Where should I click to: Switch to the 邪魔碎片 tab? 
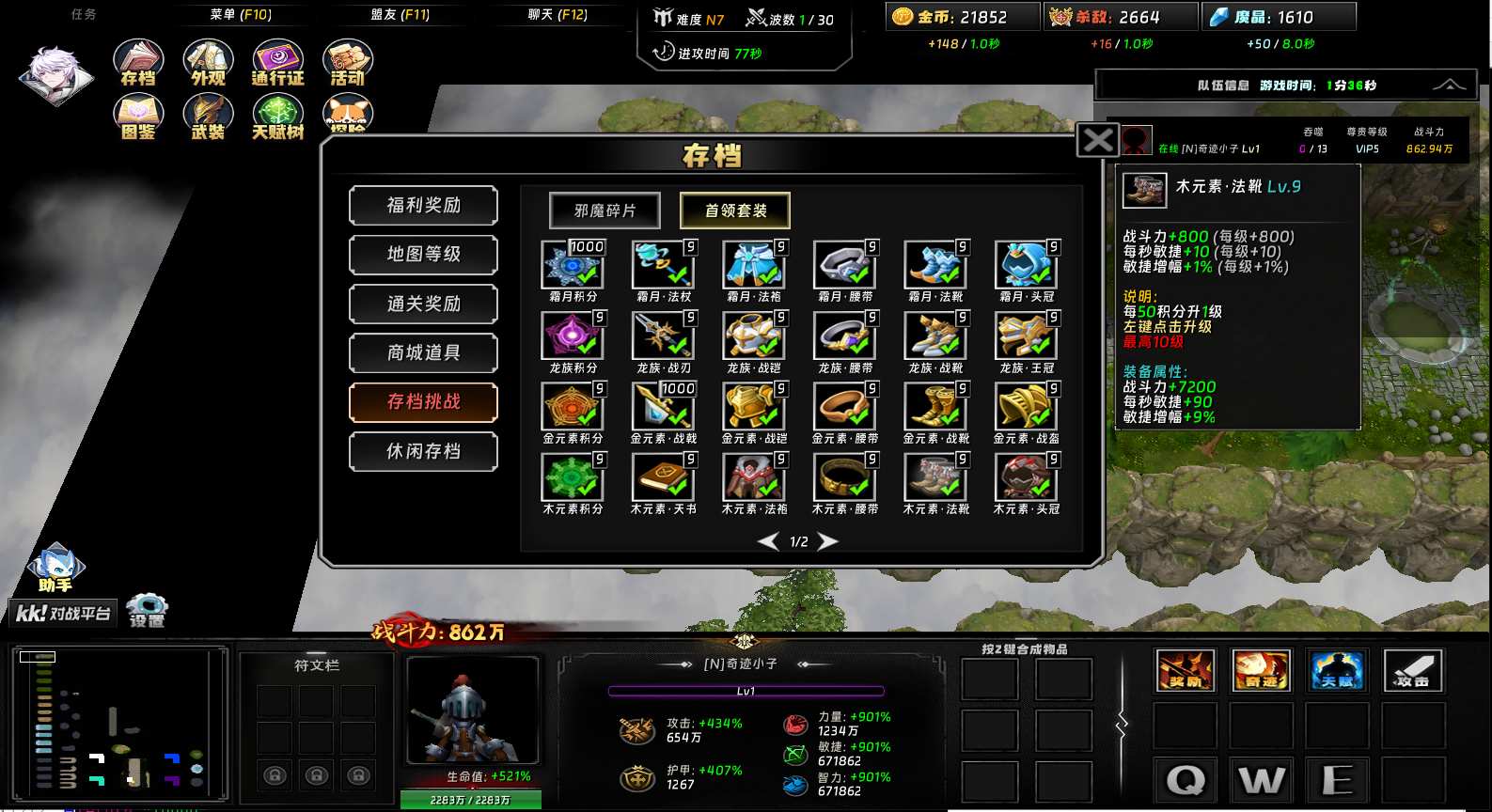605,211
